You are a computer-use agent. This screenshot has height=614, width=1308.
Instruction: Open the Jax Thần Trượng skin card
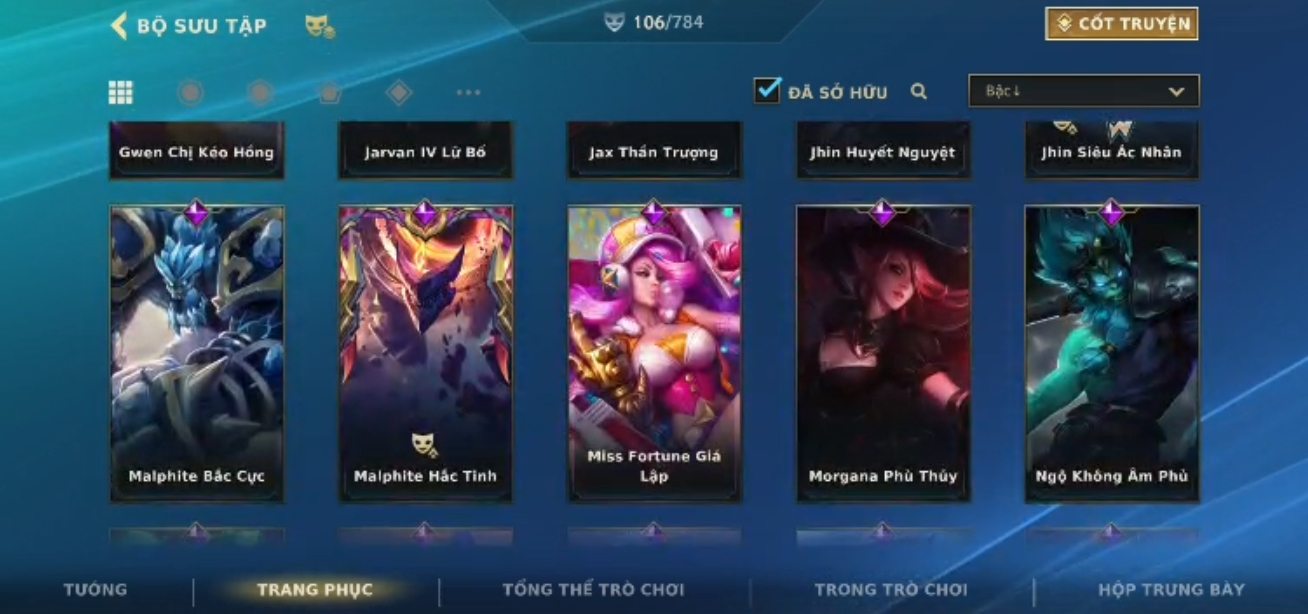(x=654, y=151)
